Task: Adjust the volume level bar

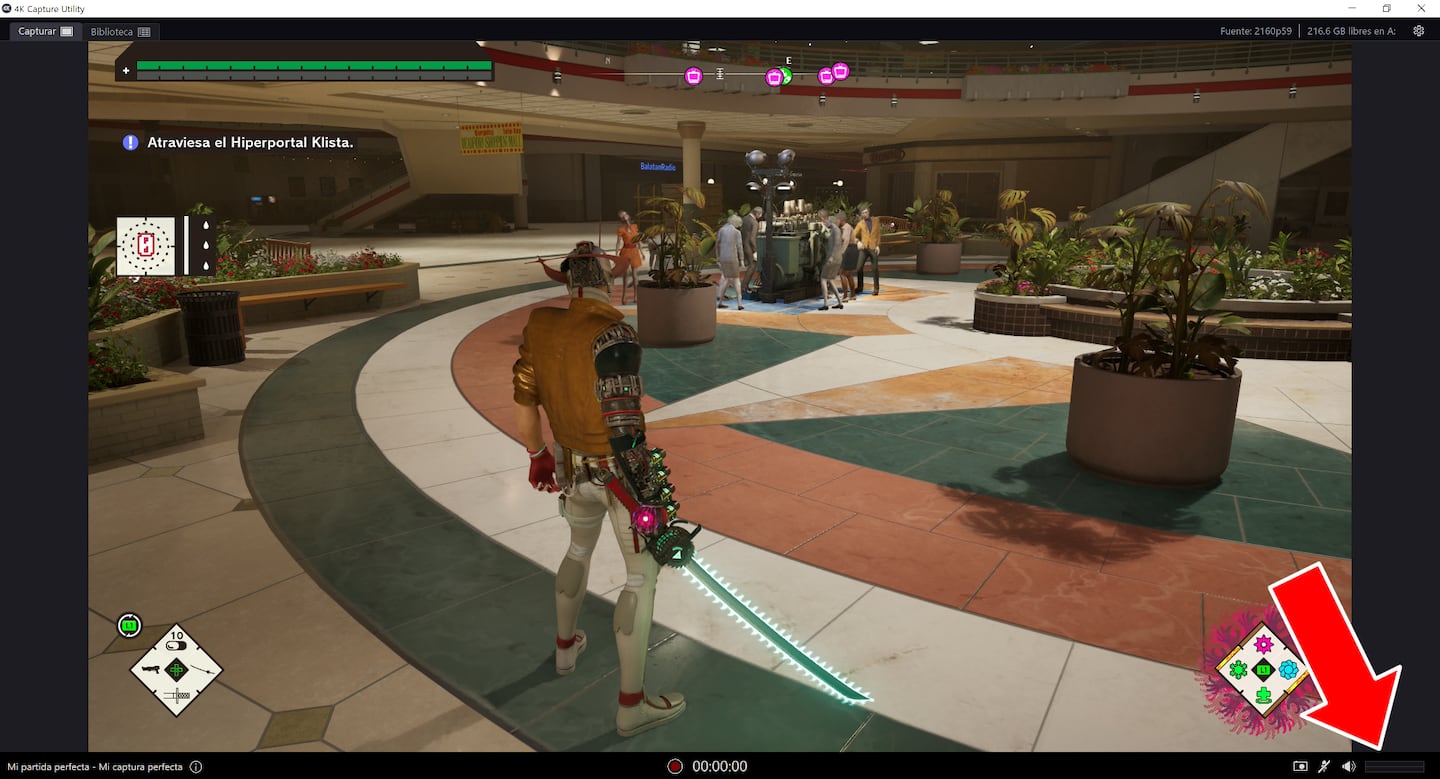Action: (1394, 767)
